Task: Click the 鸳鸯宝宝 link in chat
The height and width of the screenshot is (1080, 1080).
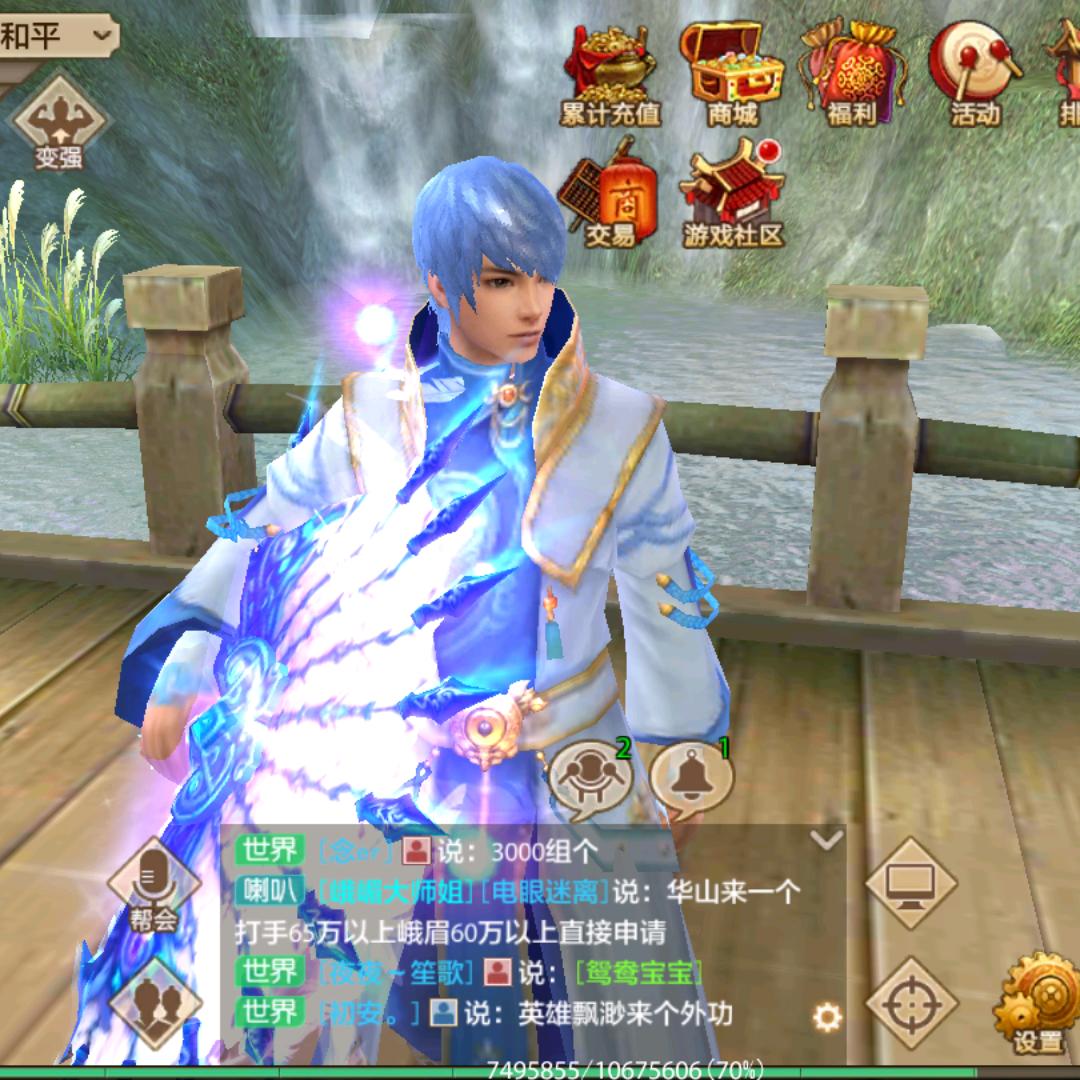Action: tap(639, 972)
